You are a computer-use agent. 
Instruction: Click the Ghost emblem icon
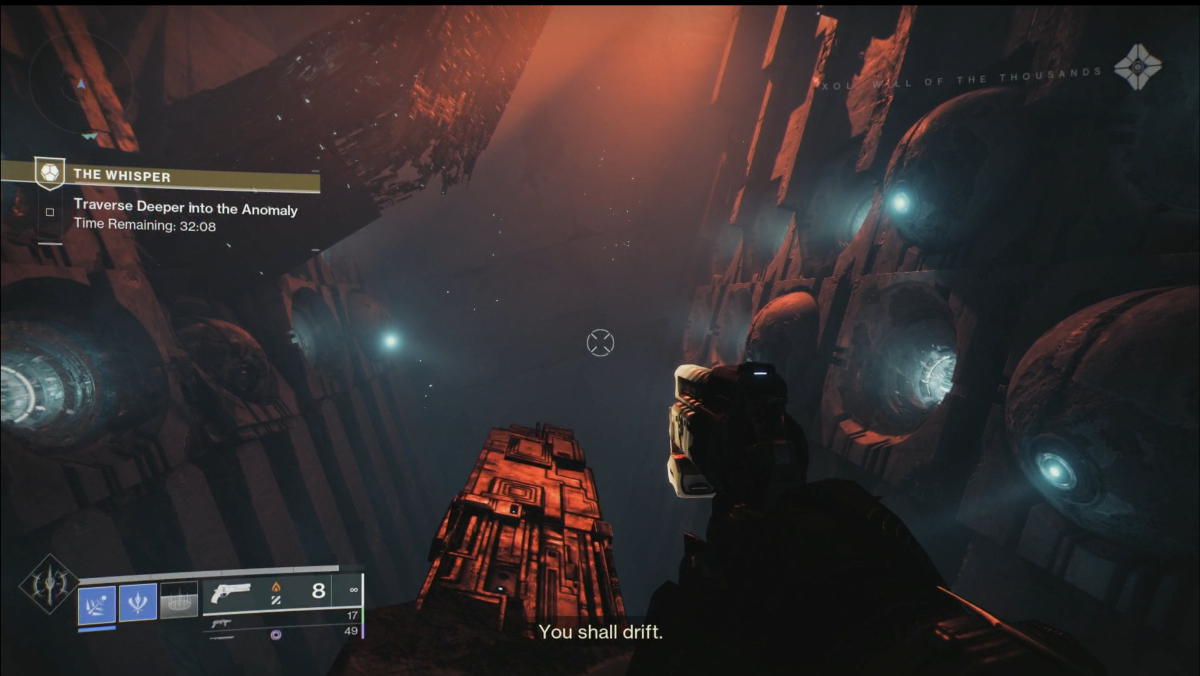tap(1138, 68)
